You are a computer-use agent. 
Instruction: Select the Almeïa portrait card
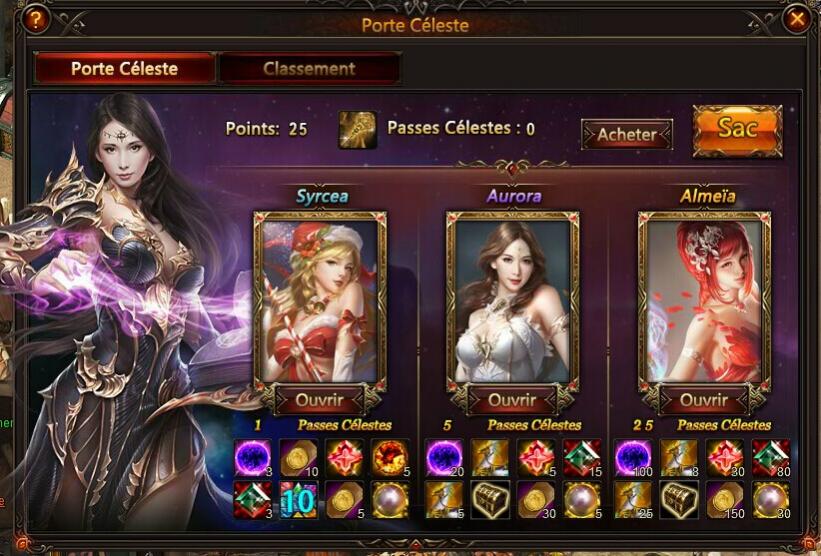point(704,300)
